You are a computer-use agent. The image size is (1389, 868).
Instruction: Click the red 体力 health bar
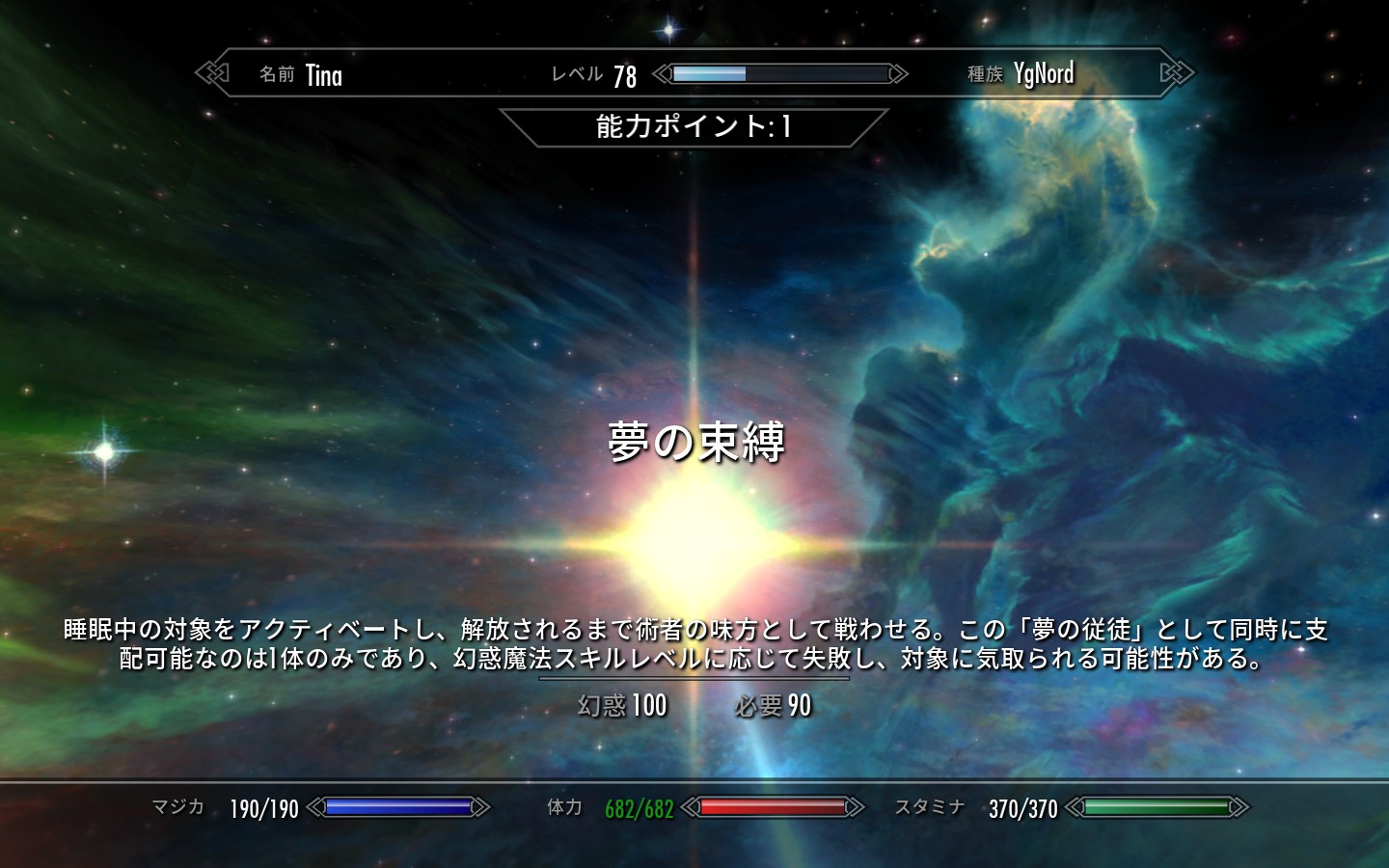coord(772,806)
